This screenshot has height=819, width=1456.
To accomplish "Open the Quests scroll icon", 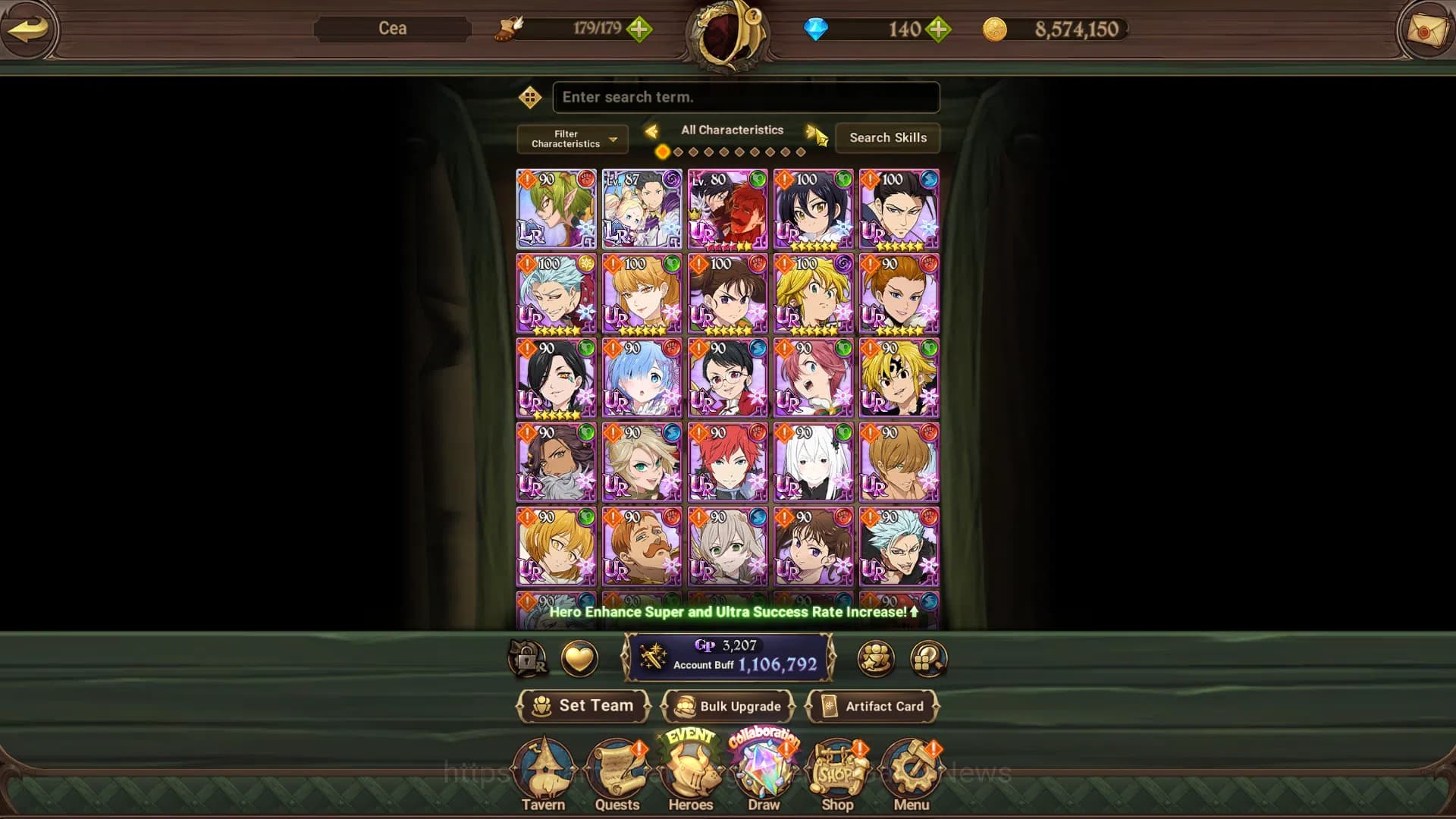I will pyautogui.click(x=618, y=770).
